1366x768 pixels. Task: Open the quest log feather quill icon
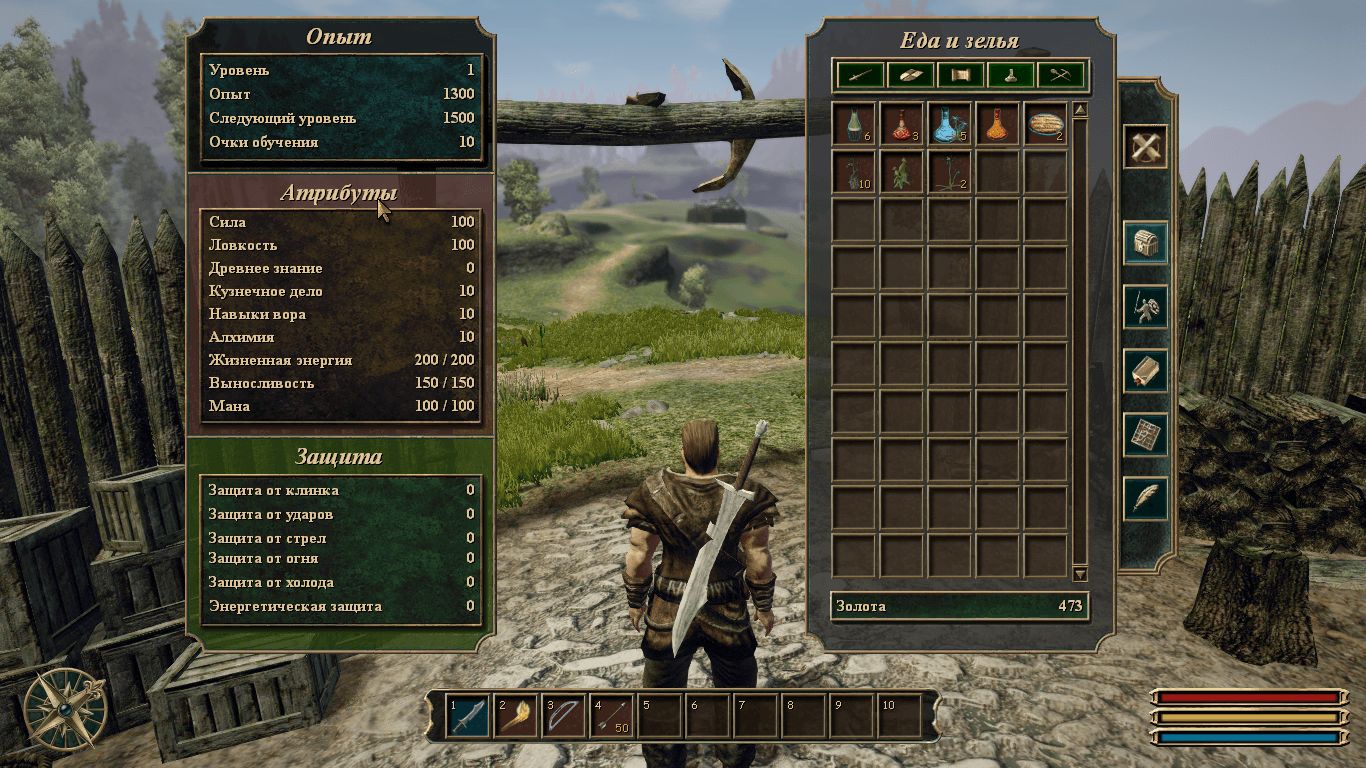pos(1145,498)
